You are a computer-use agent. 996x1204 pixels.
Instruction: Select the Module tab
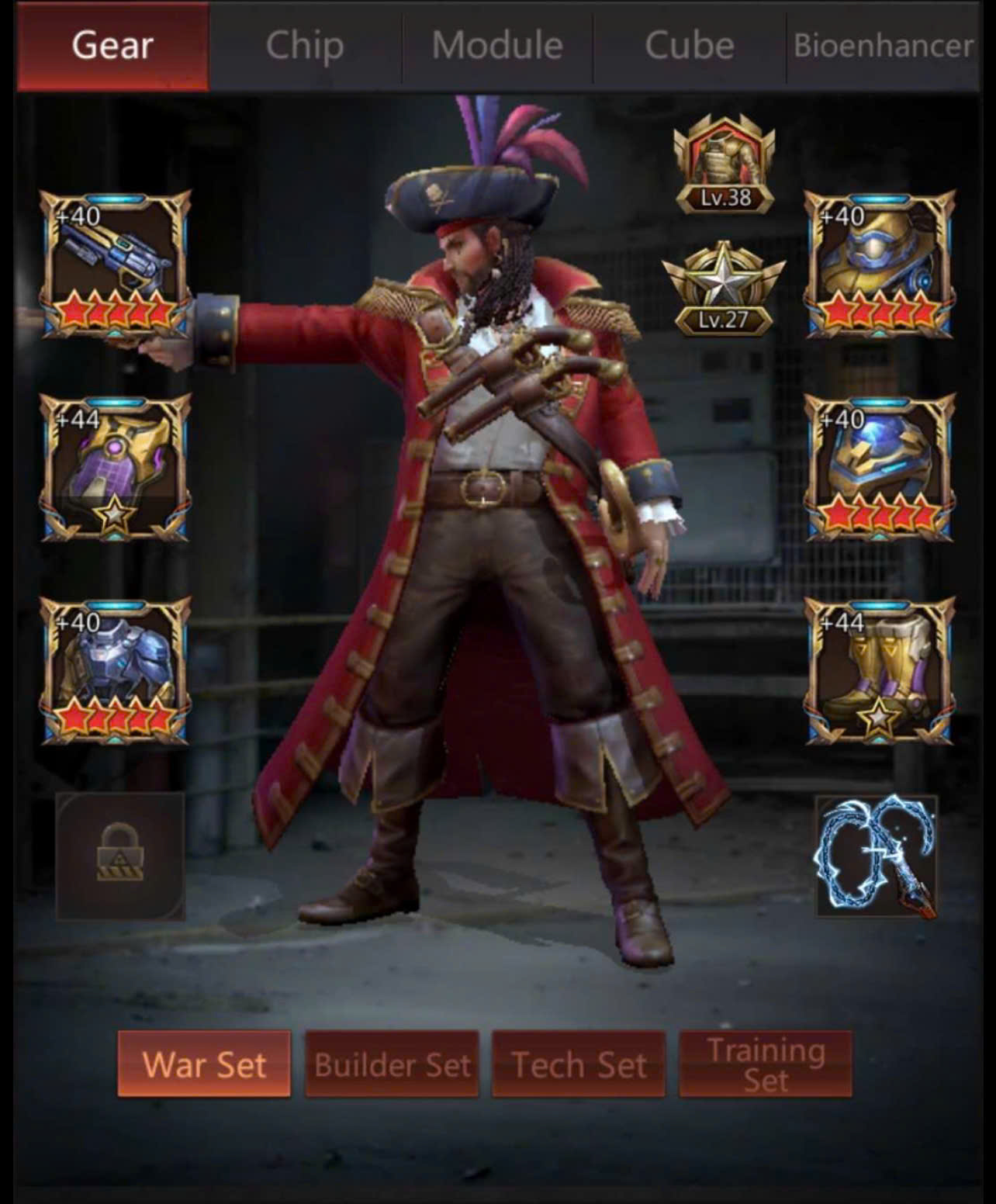click(497, 46)
